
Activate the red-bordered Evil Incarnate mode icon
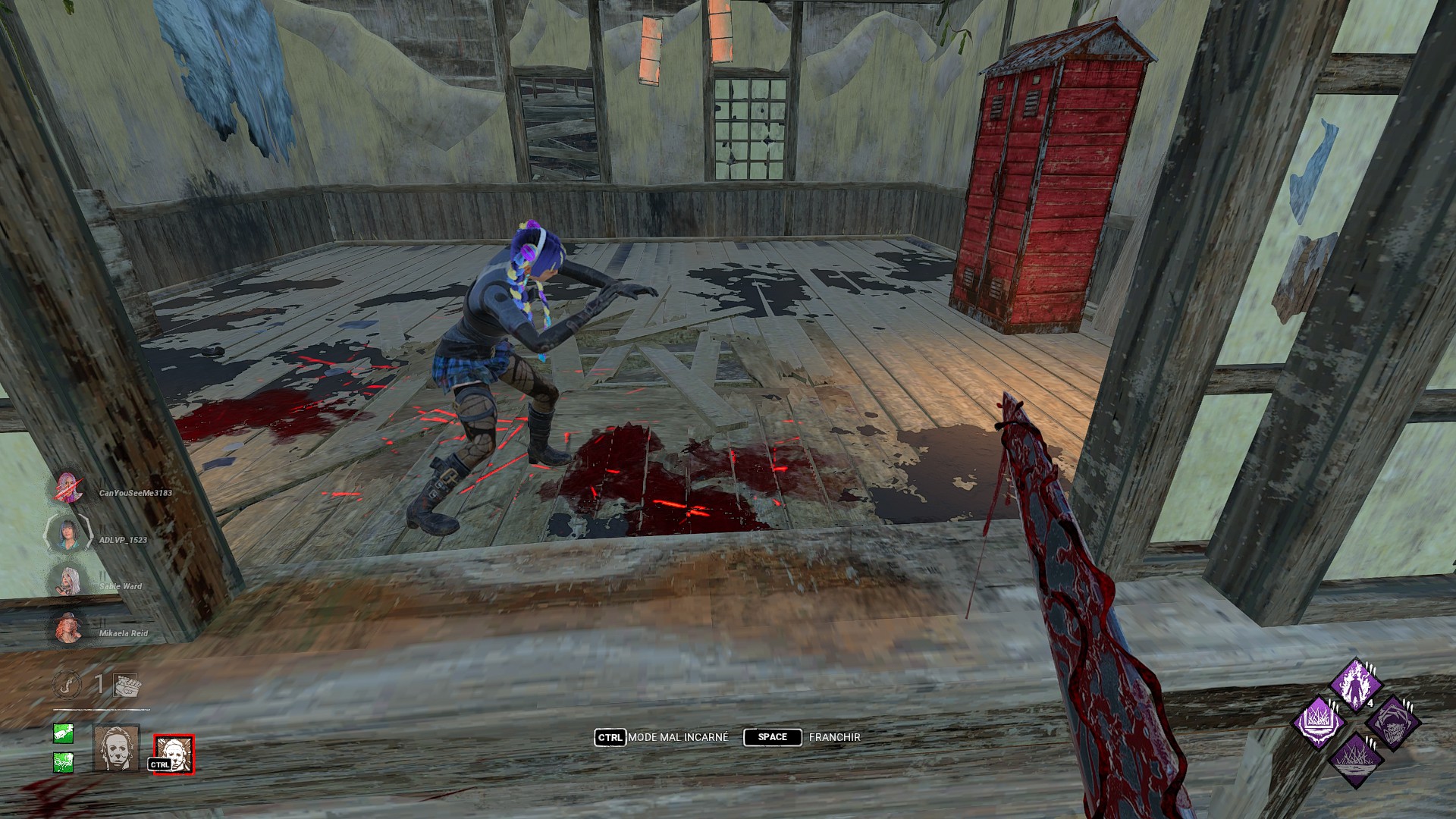coord(174,754)
